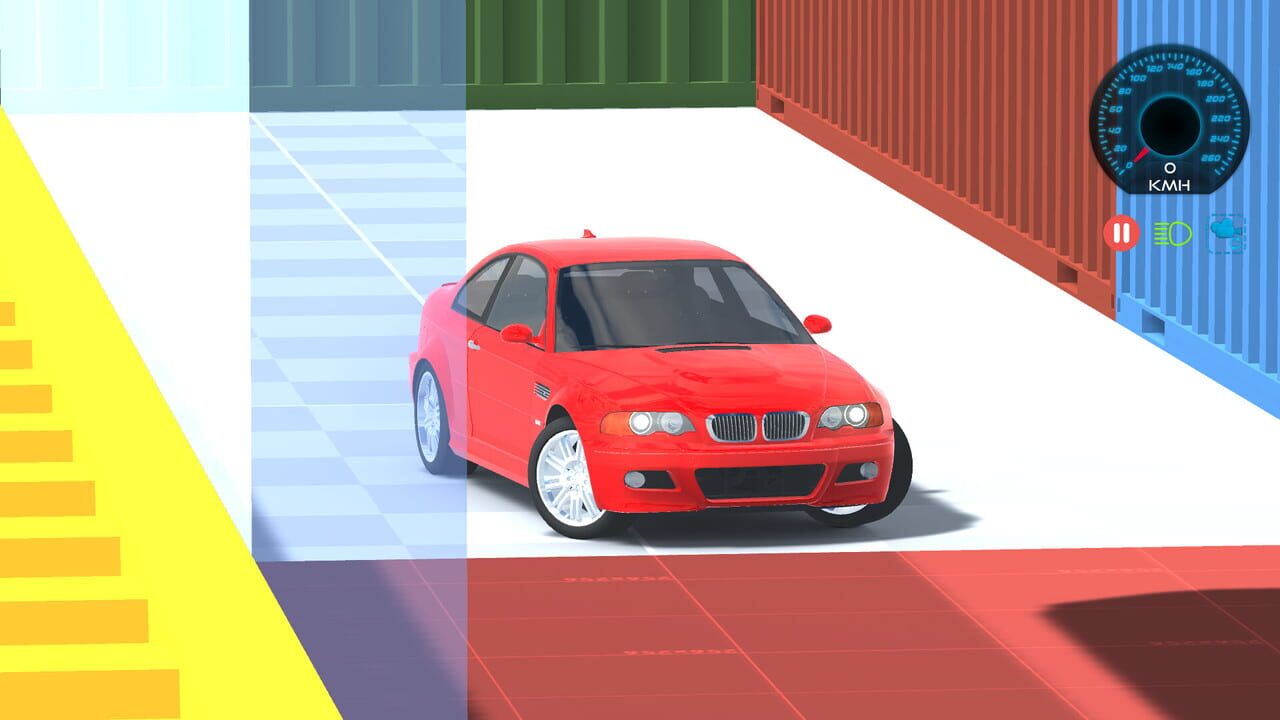Toggle the headlights using the green beam icon

pyautogui.click(x=1172, y=233)
